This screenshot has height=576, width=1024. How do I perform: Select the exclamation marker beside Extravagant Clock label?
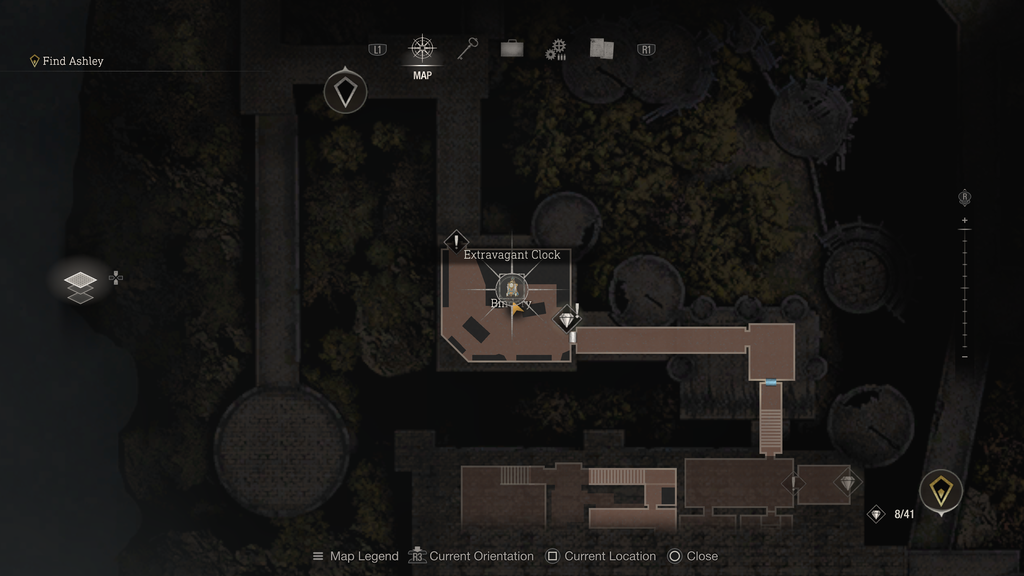(456, 241)
